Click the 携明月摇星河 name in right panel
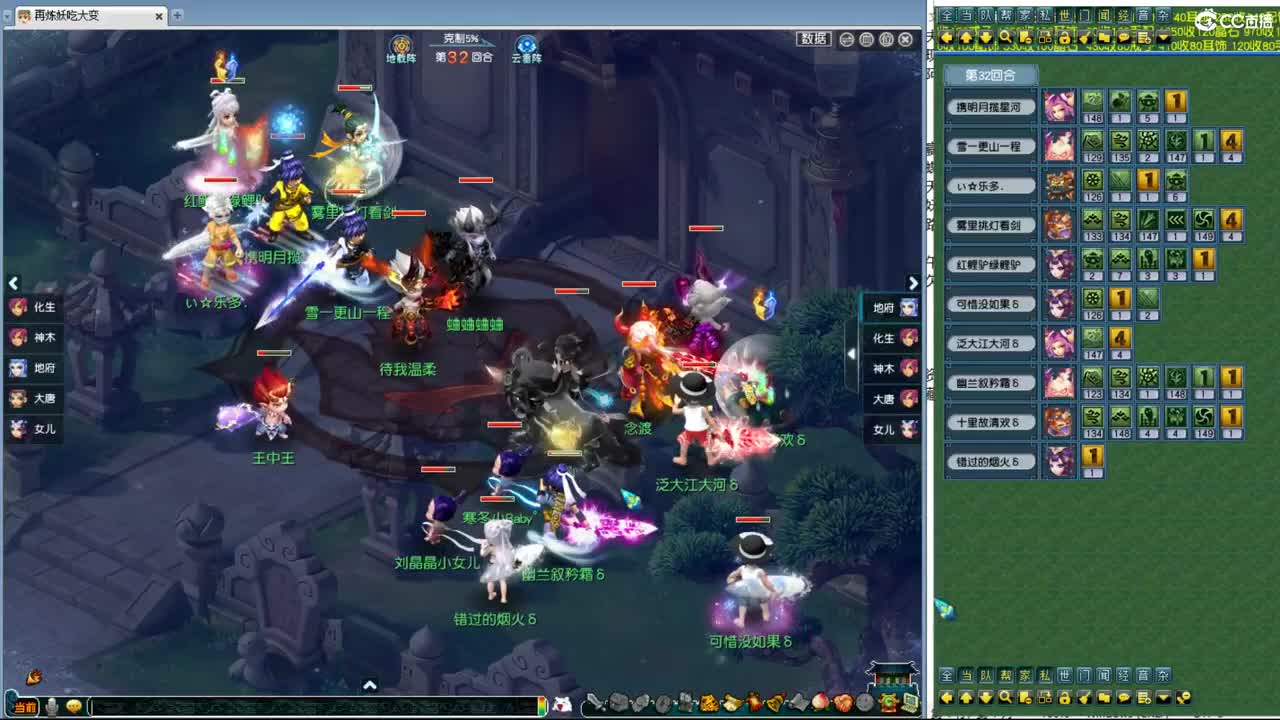This screenshot has width=1280, height=720. pyautogui.click(x=991, y=106)
